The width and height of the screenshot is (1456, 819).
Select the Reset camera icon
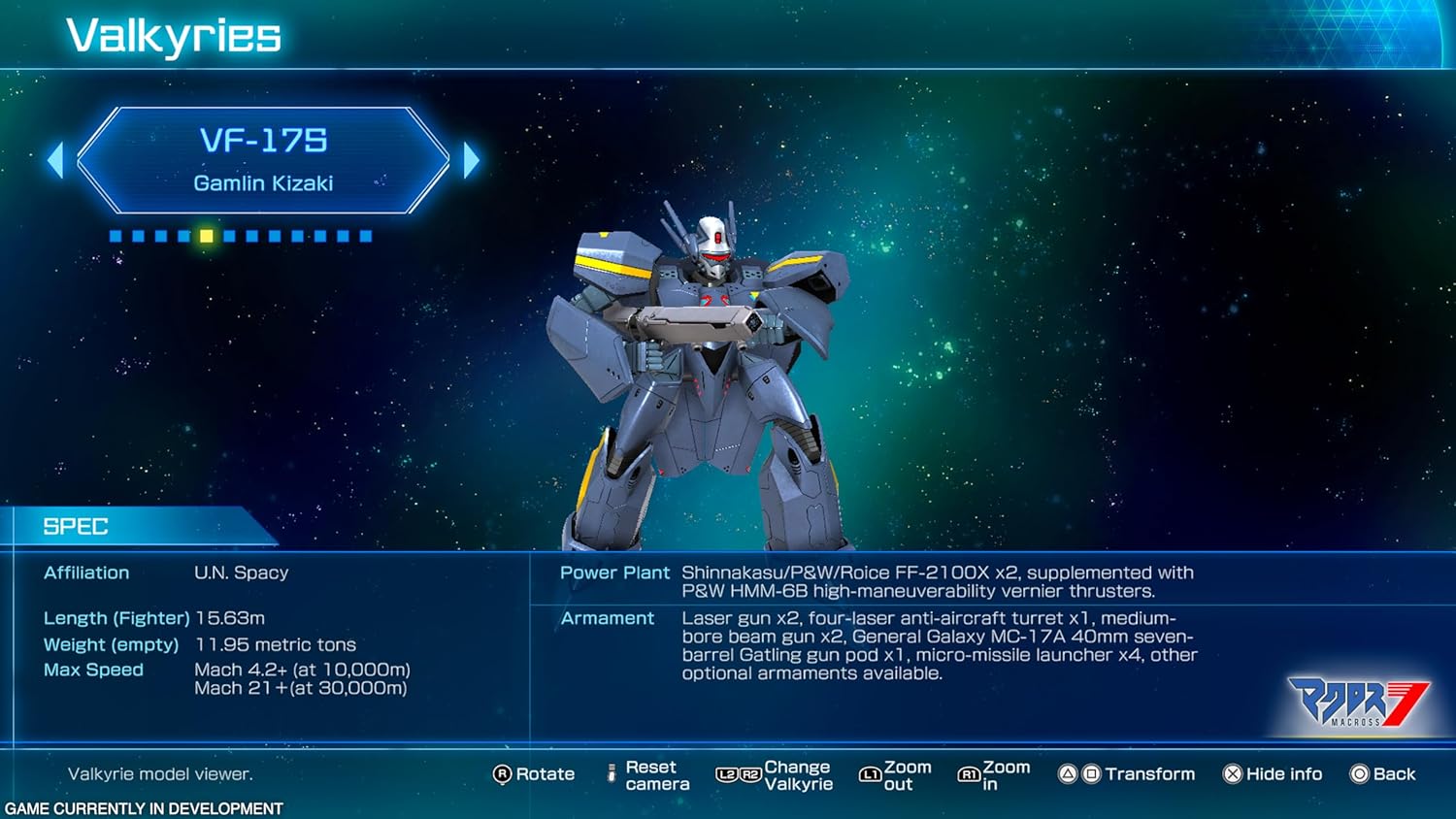tap(612, 773)
